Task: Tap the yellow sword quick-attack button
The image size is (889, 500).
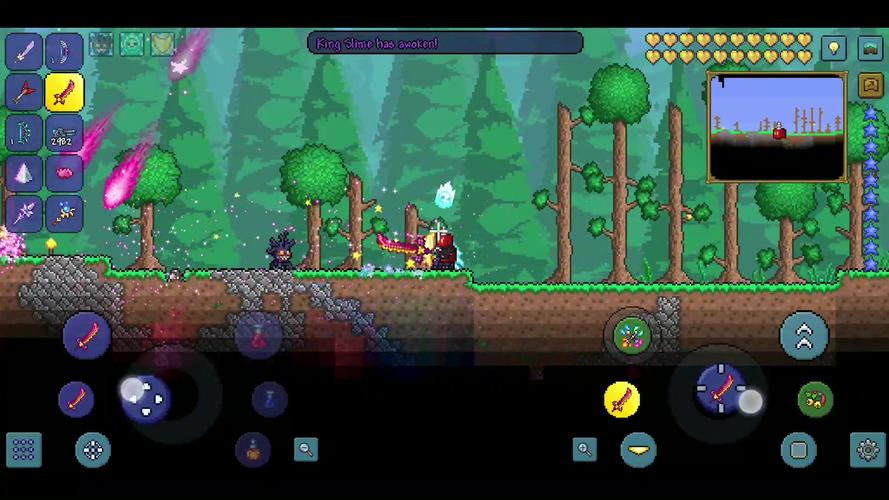Action: click(x=622, y=400)
